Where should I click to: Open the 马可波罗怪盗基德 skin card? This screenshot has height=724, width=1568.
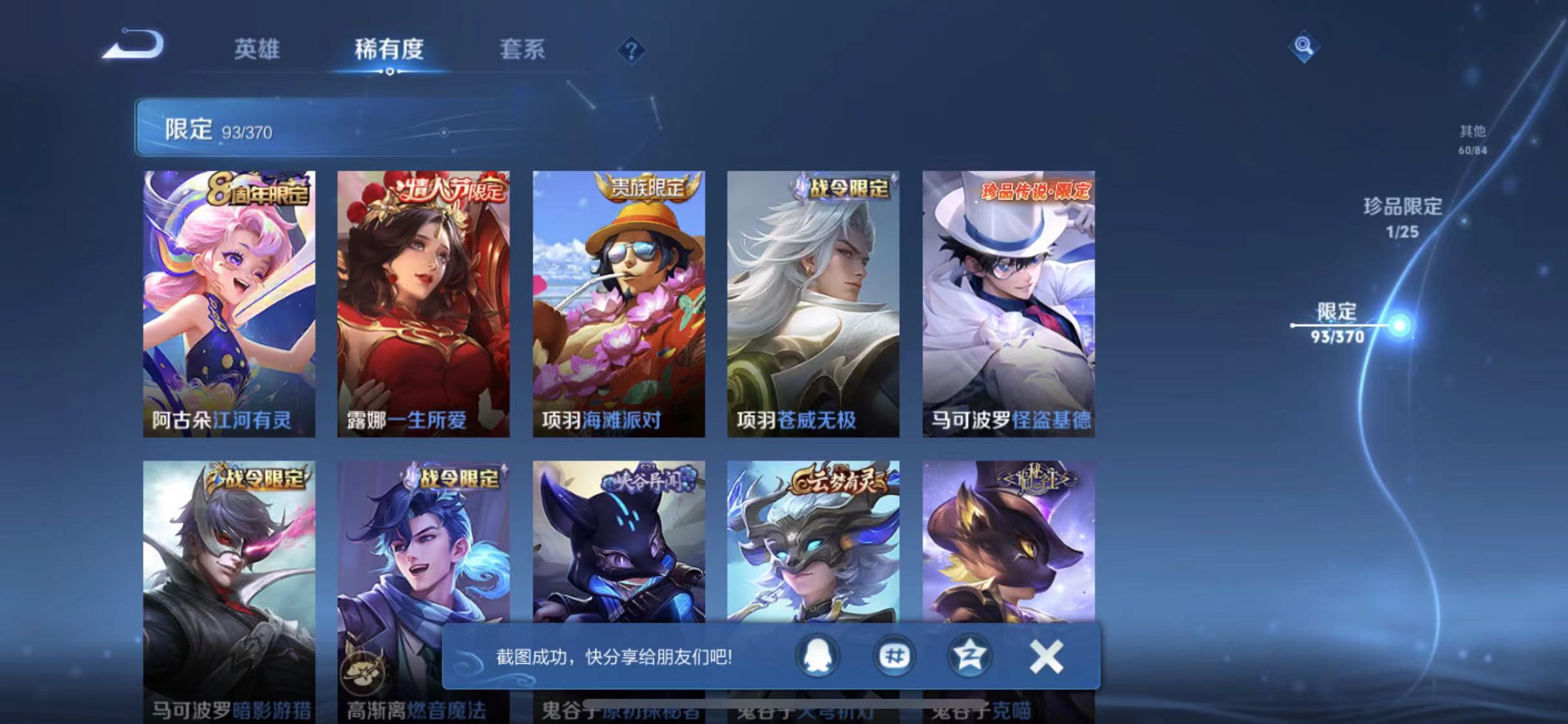tap(1008, 302)
